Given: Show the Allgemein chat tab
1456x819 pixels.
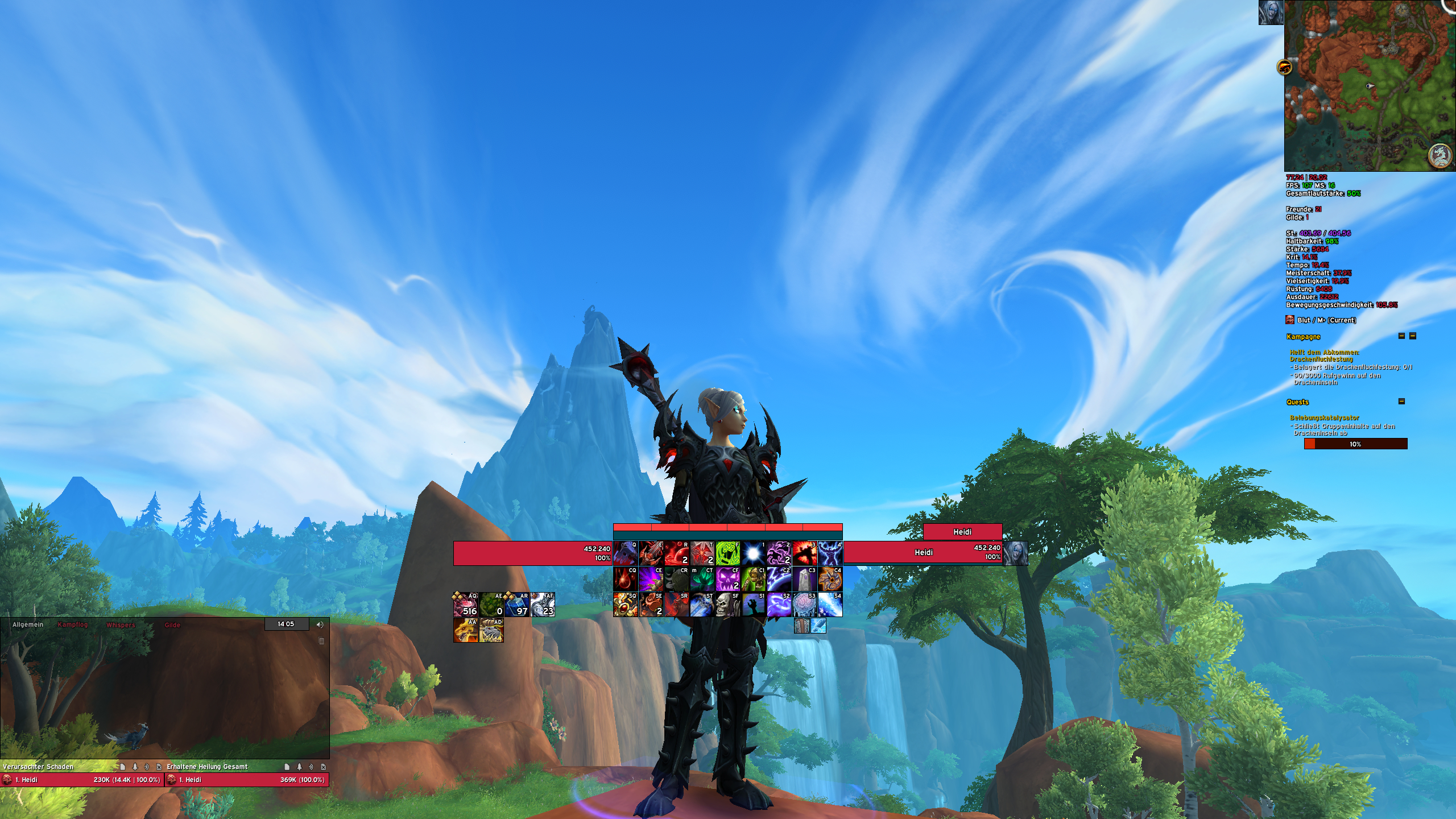Looking at the screenshot, I should 28,624.
